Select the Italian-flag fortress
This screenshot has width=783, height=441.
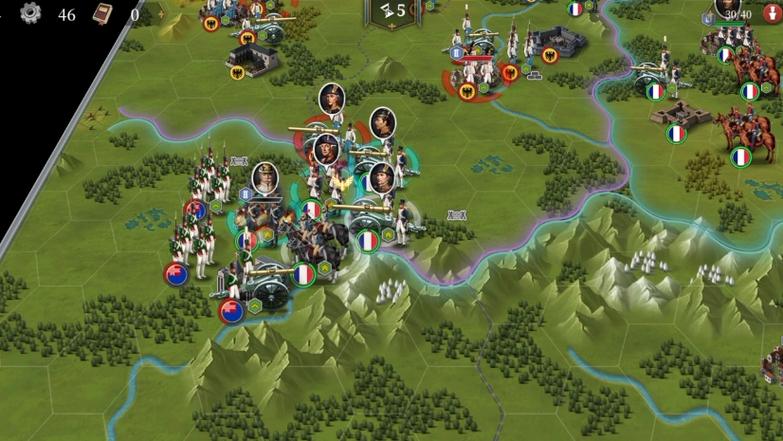678,115
